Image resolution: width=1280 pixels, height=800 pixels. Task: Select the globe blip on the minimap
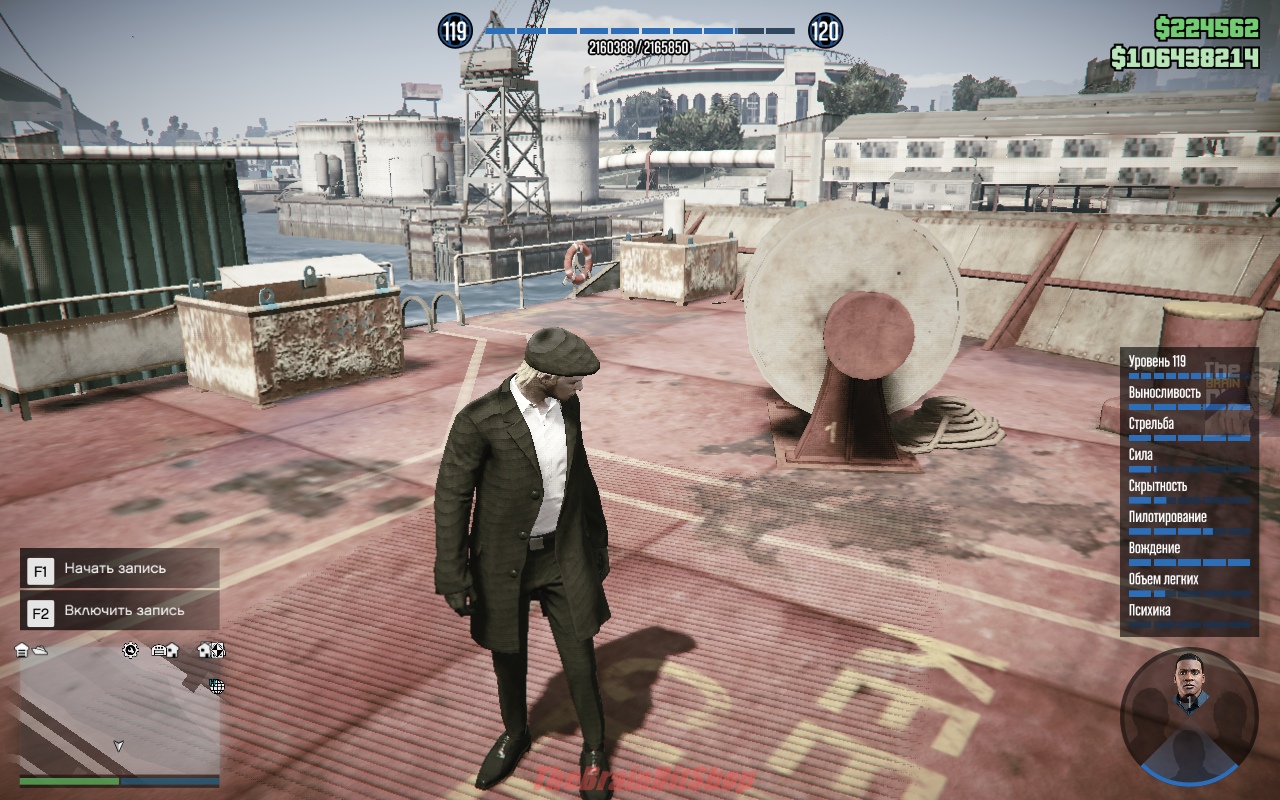216,686
